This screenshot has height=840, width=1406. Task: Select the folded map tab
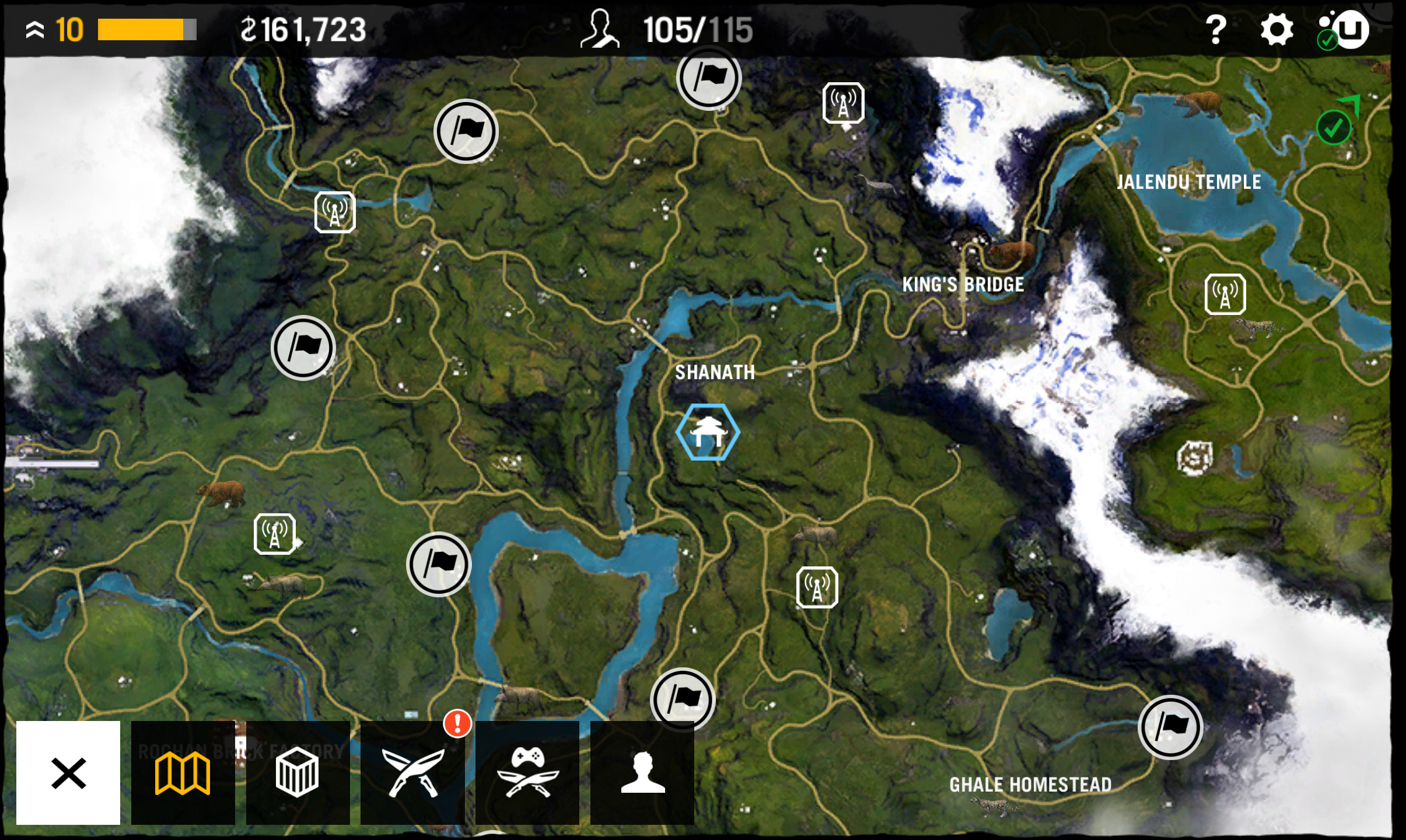(x=183, y=773)
